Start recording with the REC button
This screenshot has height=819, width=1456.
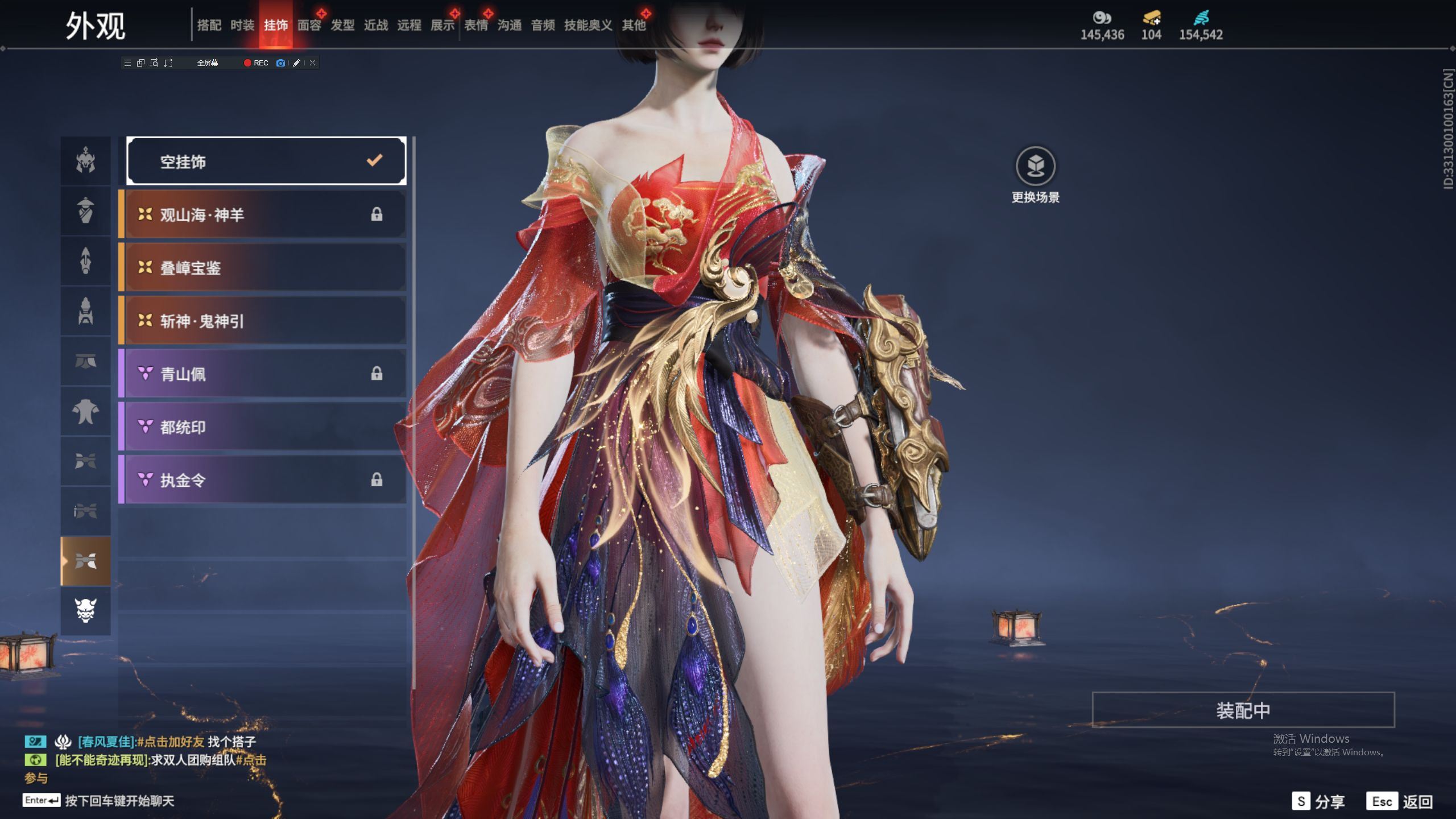tap(256, 63)
